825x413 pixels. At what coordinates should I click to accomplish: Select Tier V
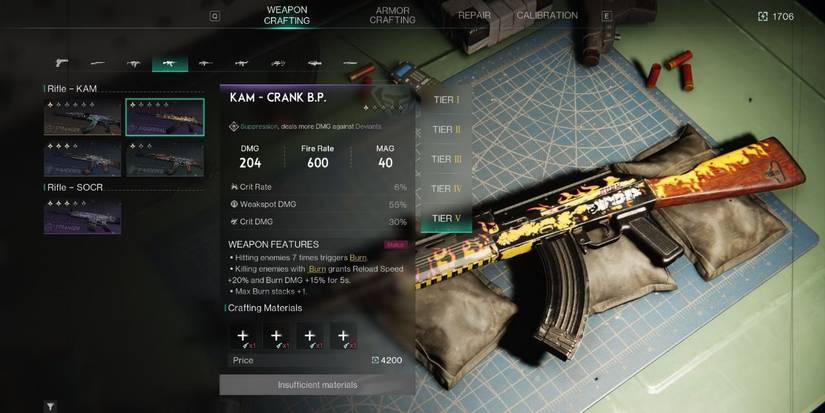point(446,218)
